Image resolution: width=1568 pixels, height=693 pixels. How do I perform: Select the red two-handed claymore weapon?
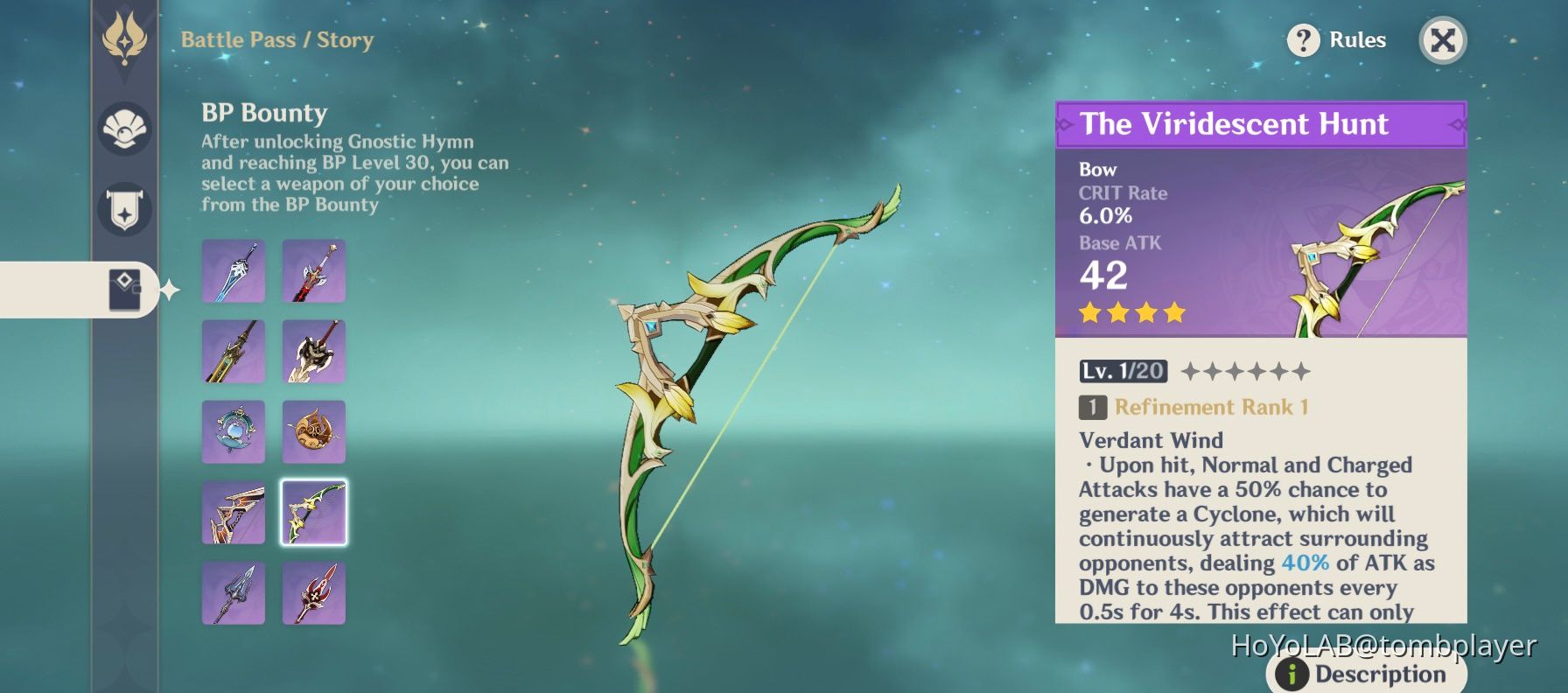pos(313,269)
